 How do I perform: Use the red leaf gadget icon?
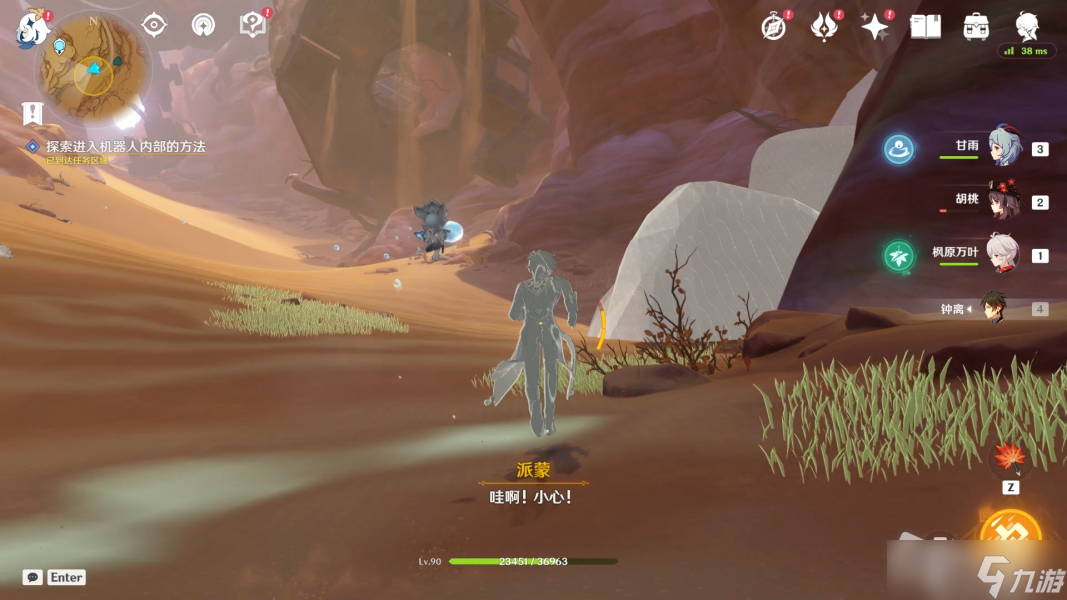pos(1010,460)
